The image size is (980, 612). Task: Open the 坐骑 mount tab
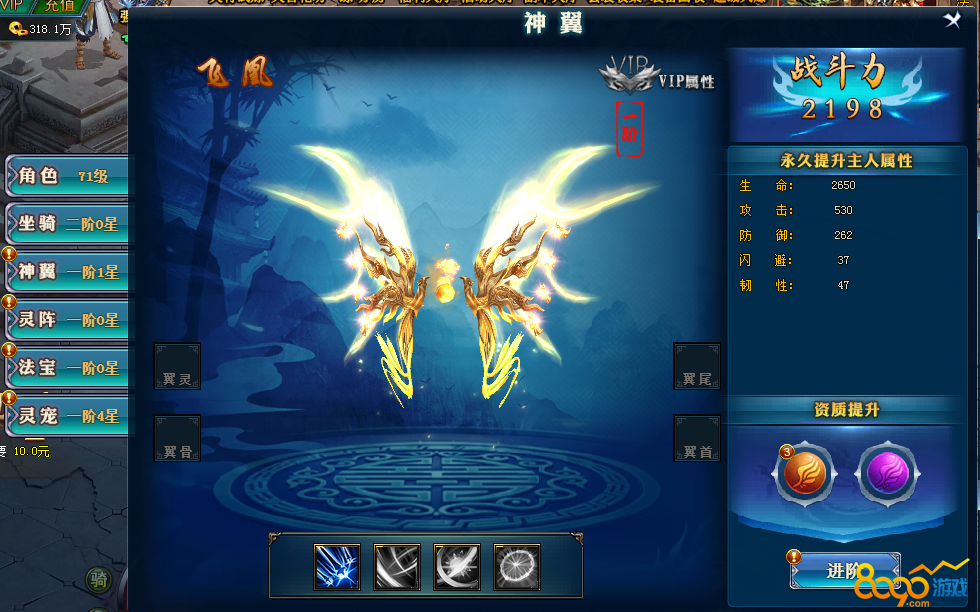pyautogui.click(x=66, y=224)
